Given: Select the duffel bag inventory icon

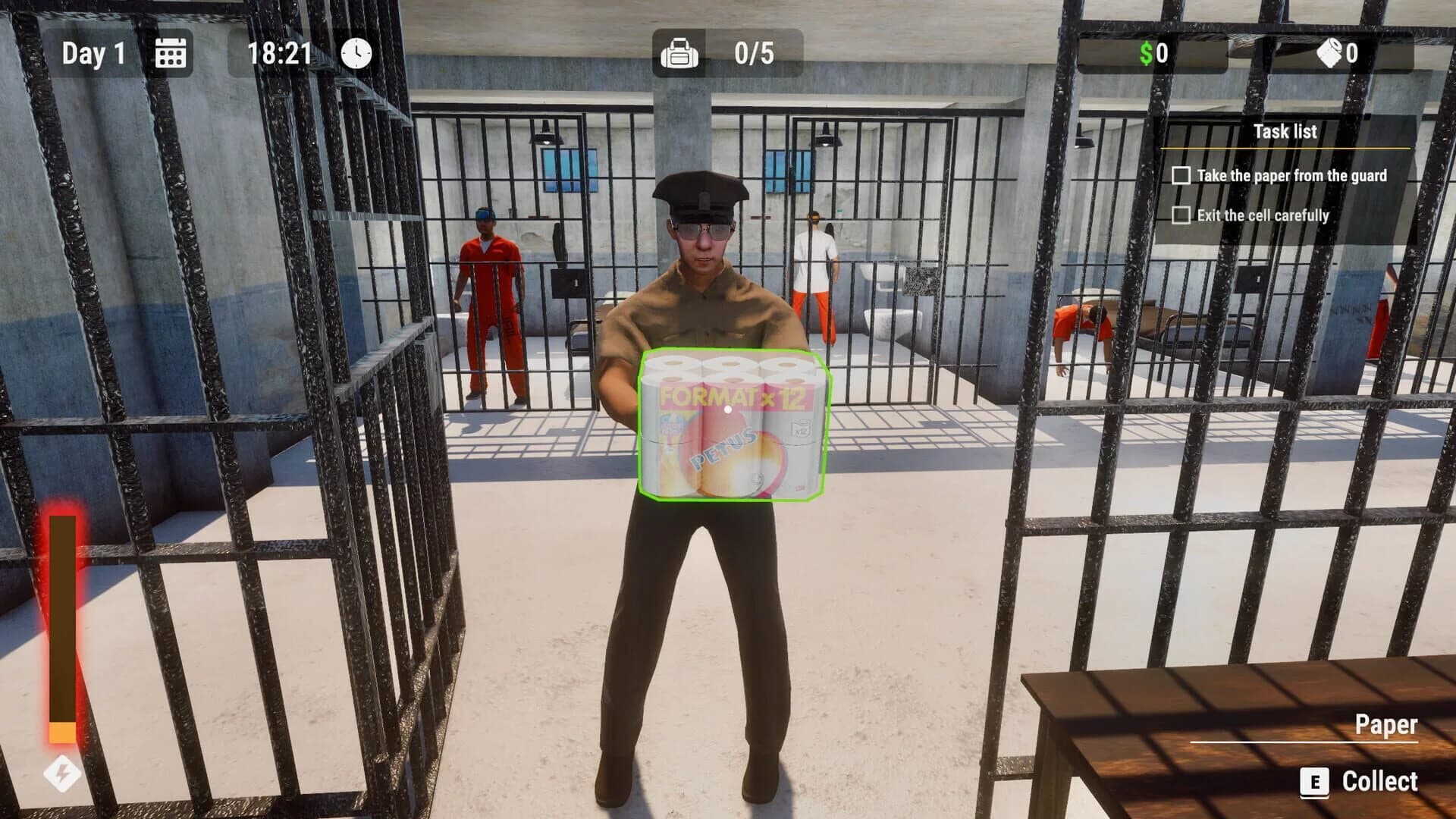Looking at the screenshot, I should [681, 54].
